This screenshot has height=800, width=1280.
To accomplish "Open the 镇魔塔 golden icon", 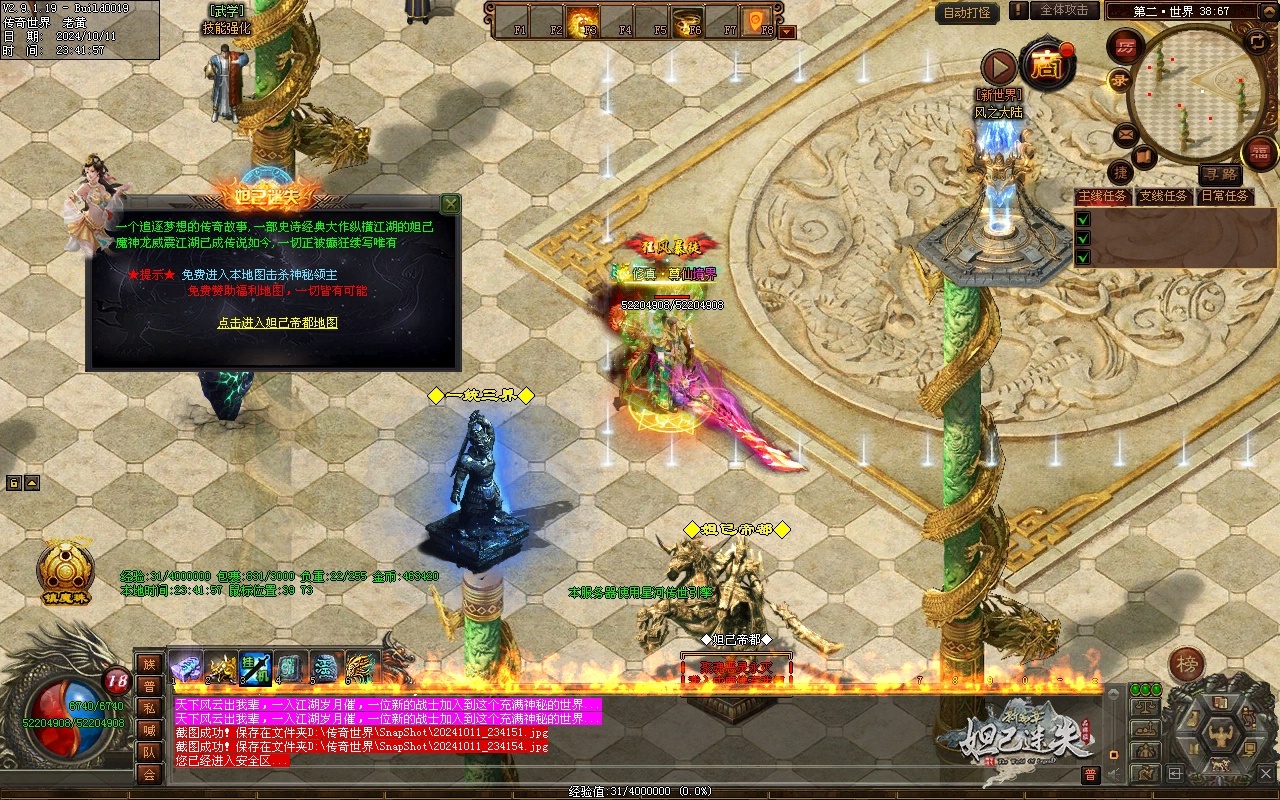I will pyautogui.click(x=66, y=572).
